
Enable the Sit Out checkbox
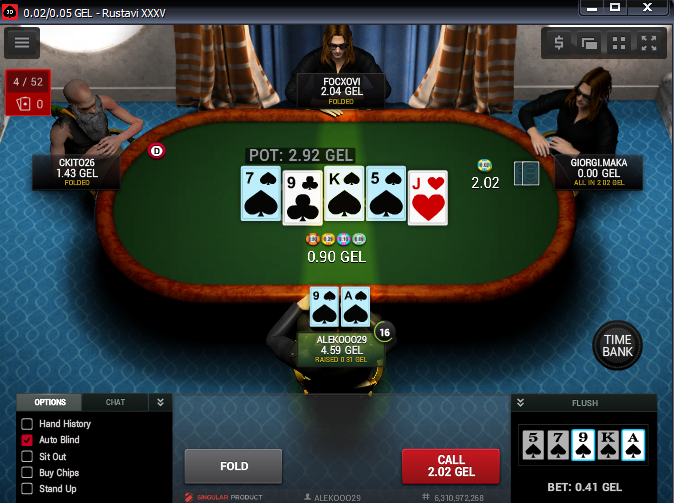[x=27, y=456]
